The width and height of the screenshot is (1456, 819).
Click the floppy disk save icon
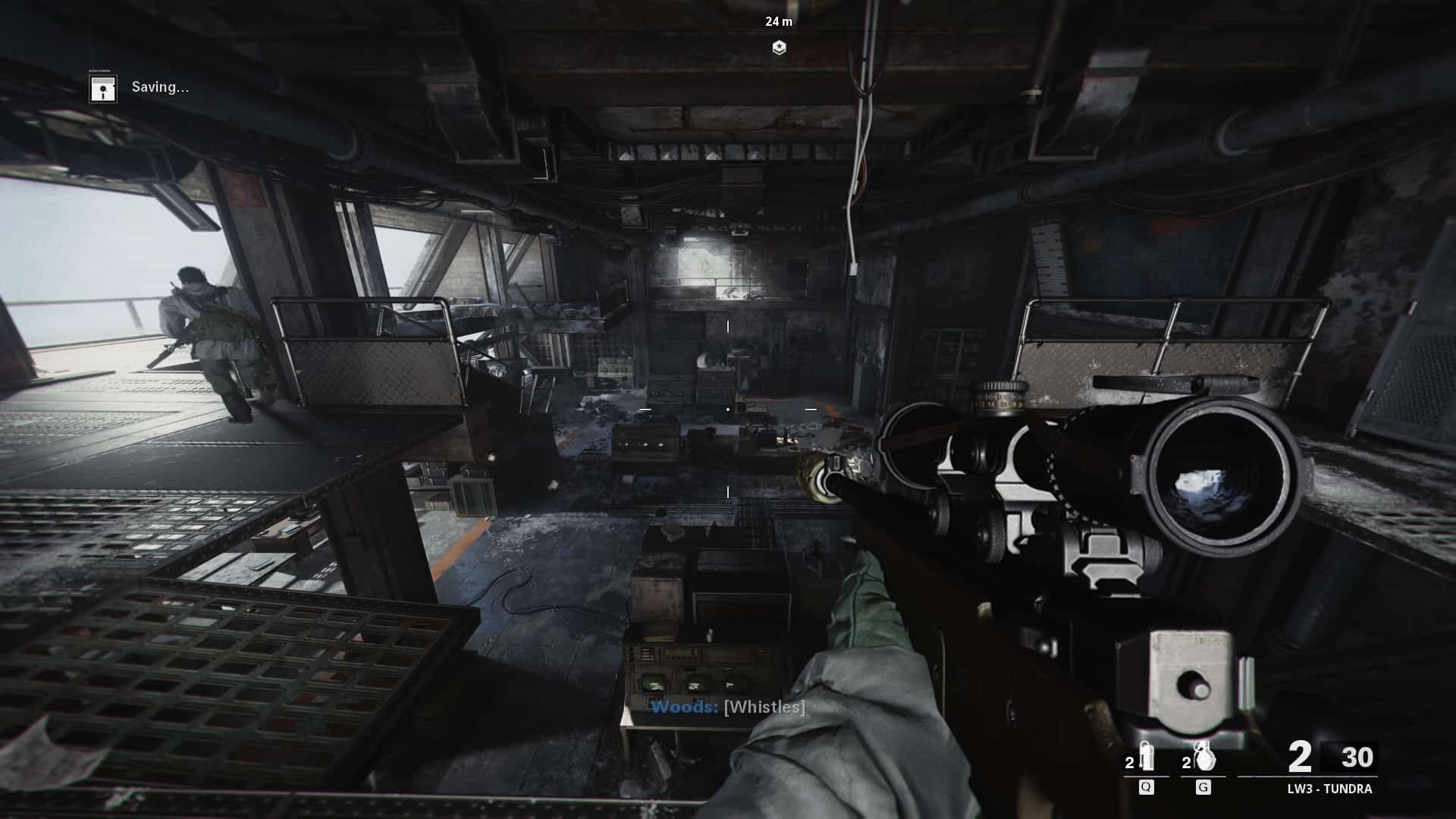tap(102, 88)
